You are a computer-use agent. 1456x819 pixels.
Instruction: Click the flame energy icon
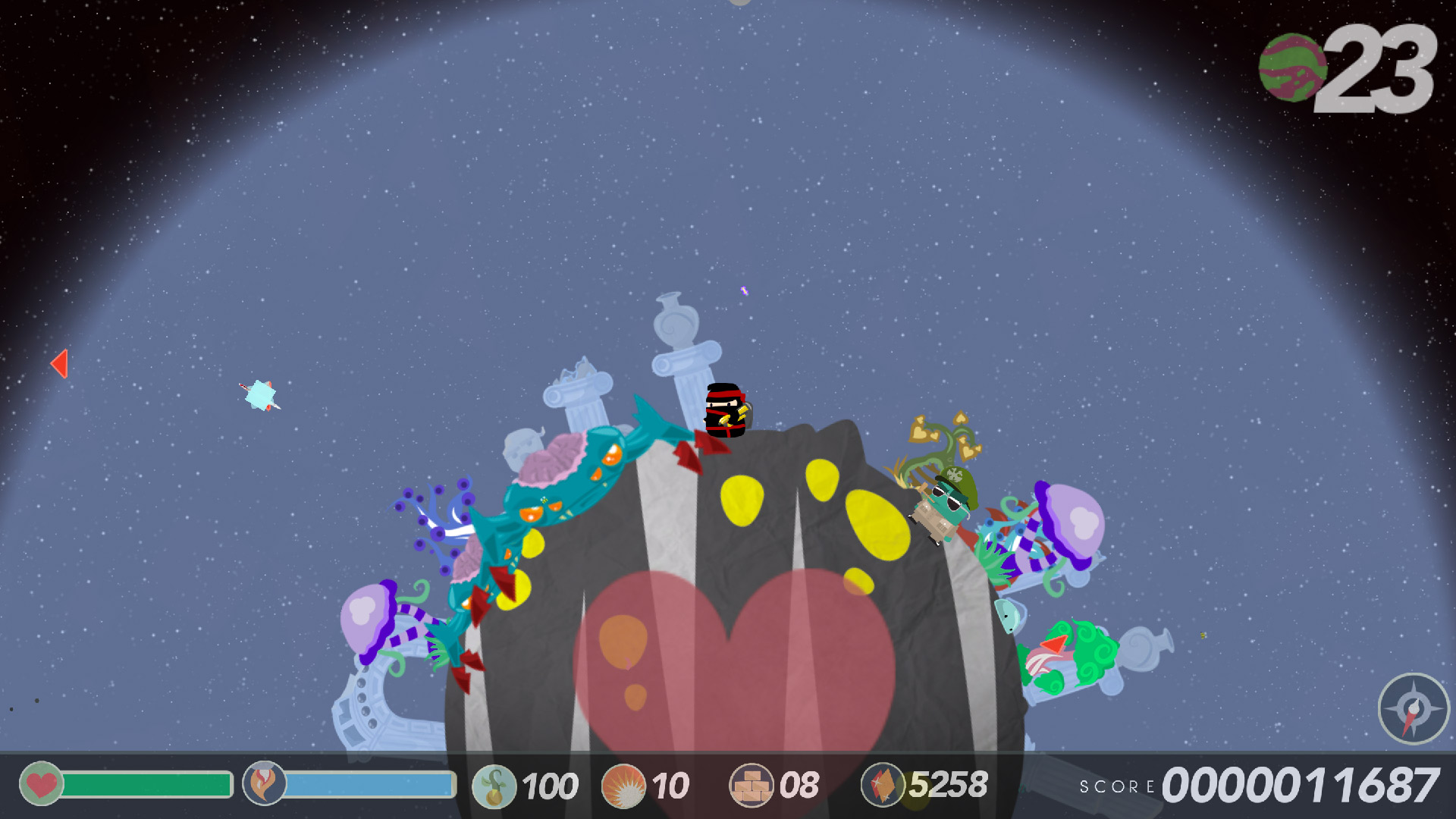tap(262, 784)
